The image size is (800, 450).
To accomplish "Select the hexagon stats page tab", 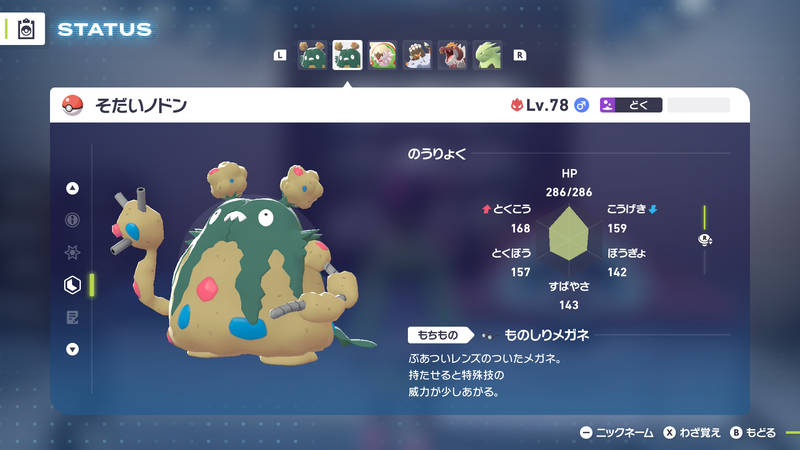I will coord(72,285).
